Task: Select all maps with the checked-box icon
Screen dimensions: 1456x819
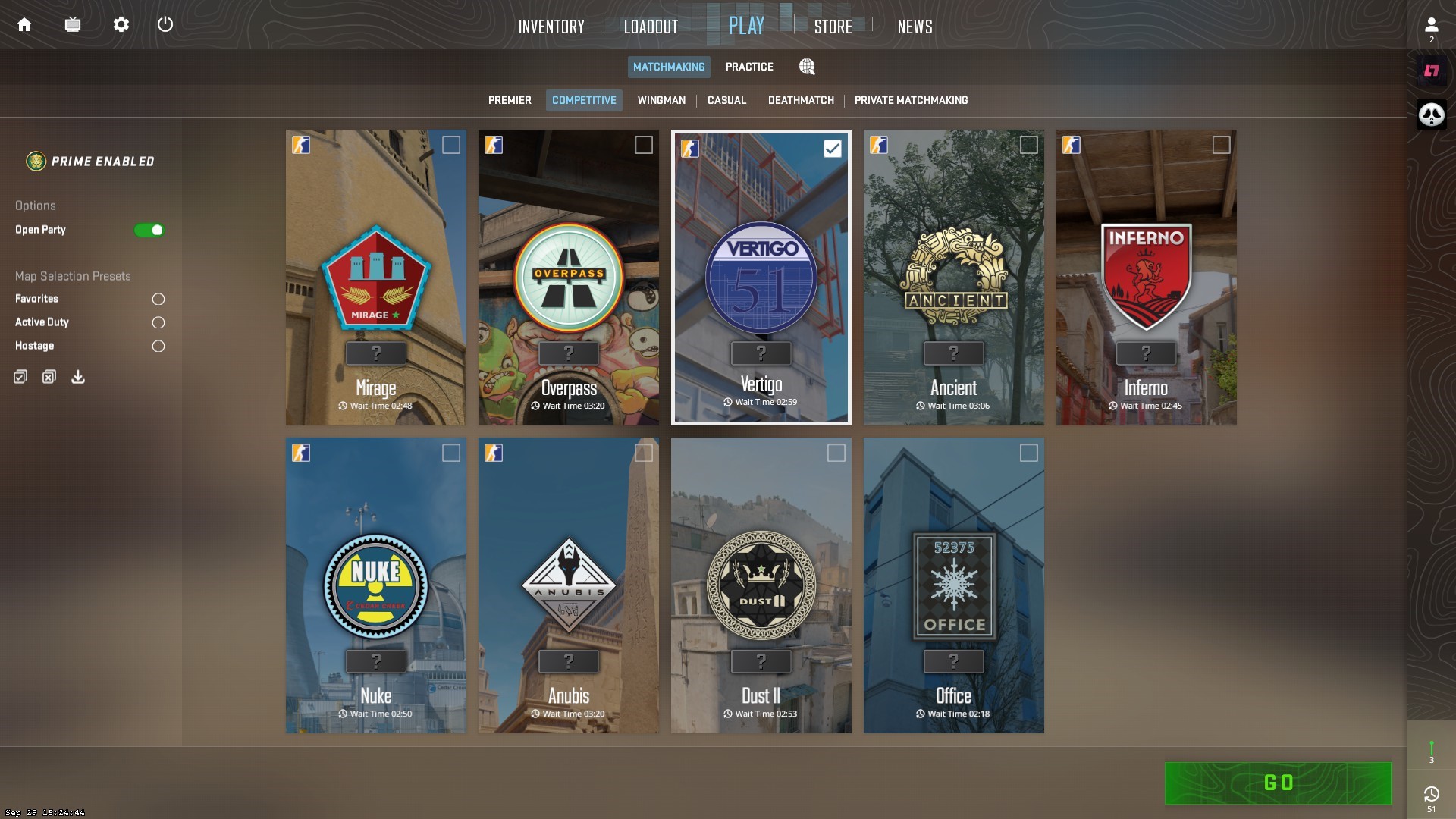Action: (20, 376)
